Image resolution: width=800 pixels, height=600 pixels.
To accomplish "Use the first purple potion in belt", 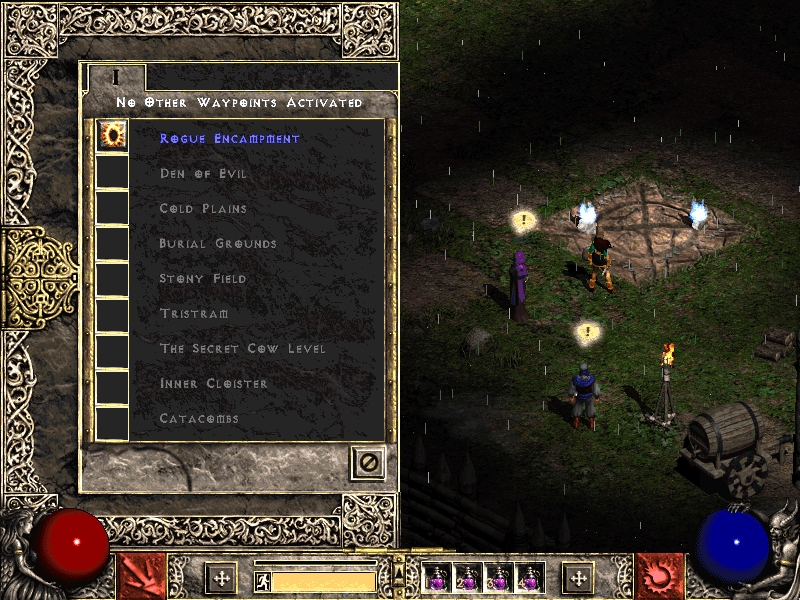I will click(x=437, y=577).
